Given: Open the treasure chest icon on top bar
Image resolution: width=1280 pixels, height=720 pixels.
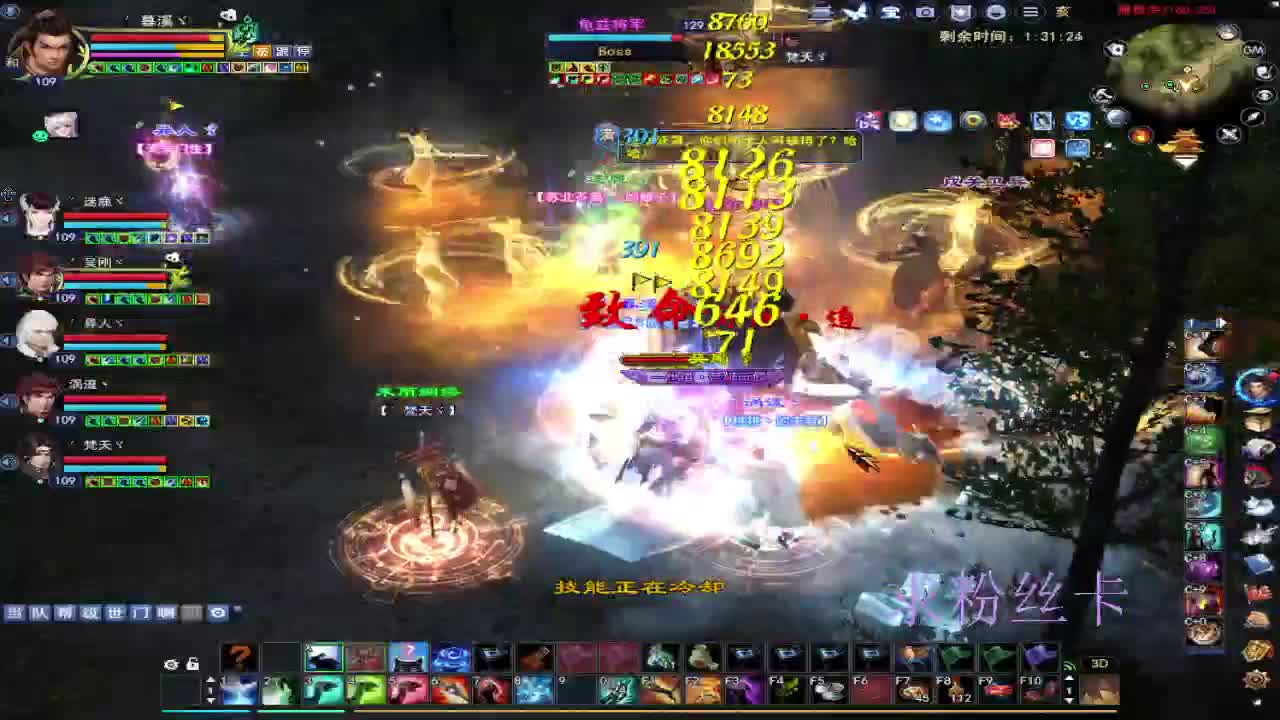Looking at the screenshot, I should [888, 12].
